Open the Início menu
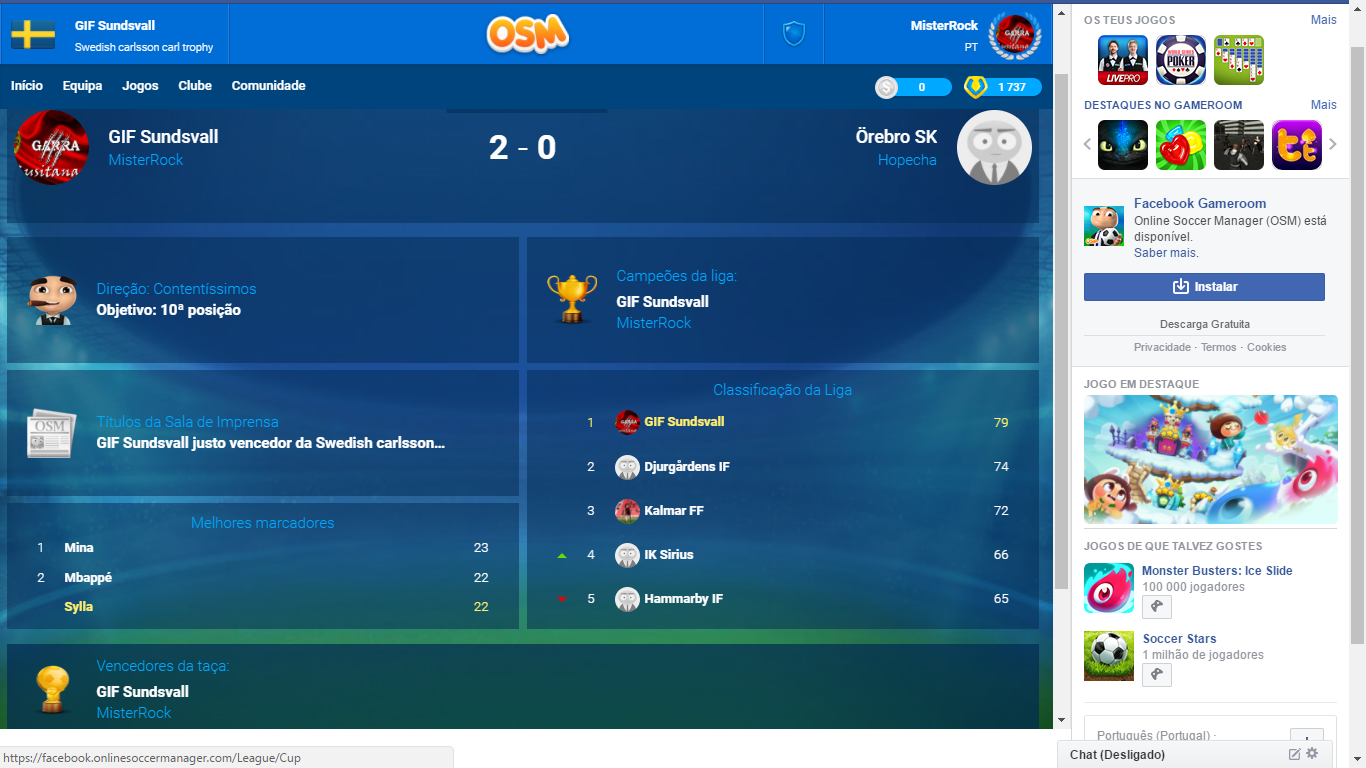This screenshot has height=768, width=1366. (27, 86)
